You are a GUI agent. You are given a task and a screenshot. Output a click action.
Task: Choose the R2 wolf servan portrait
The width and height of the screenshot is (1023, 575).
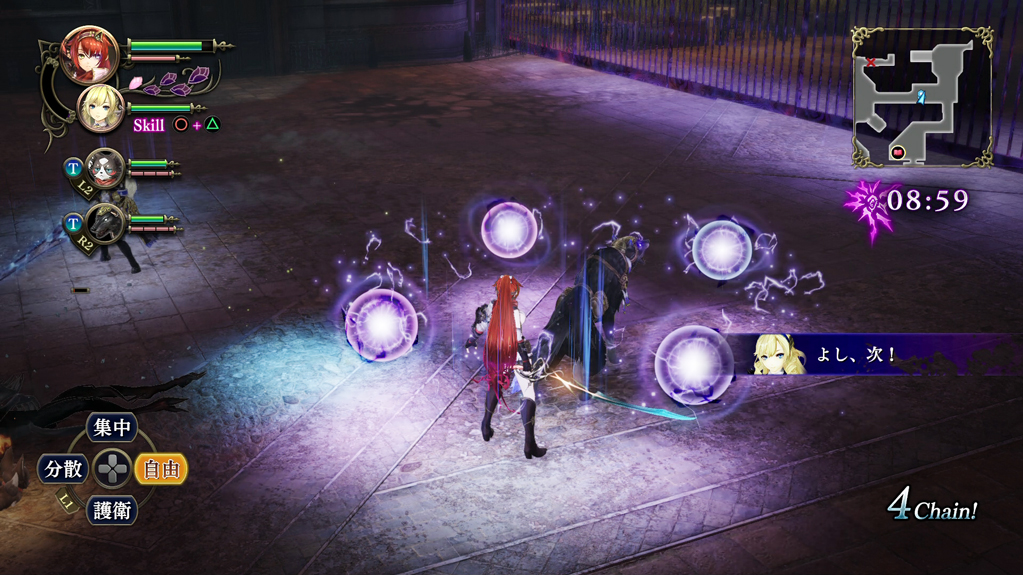point(104,223)
